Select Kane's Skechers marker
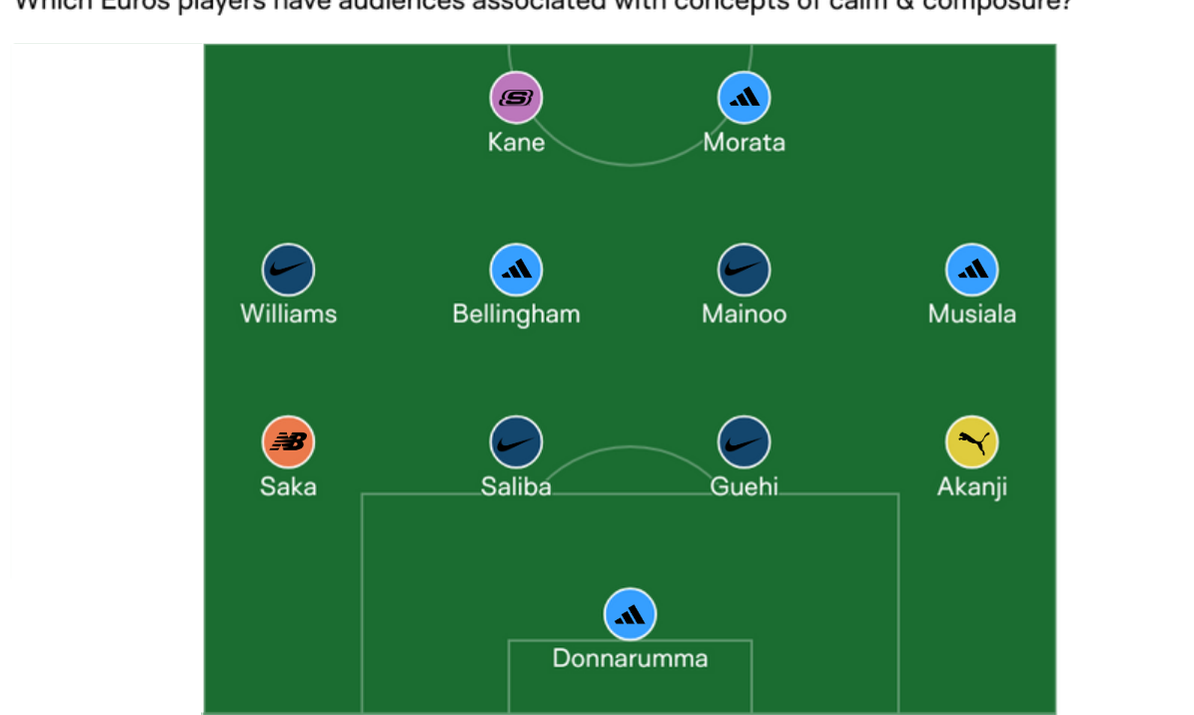Viewport: 1194px width, 715px height. click(516, 98)
